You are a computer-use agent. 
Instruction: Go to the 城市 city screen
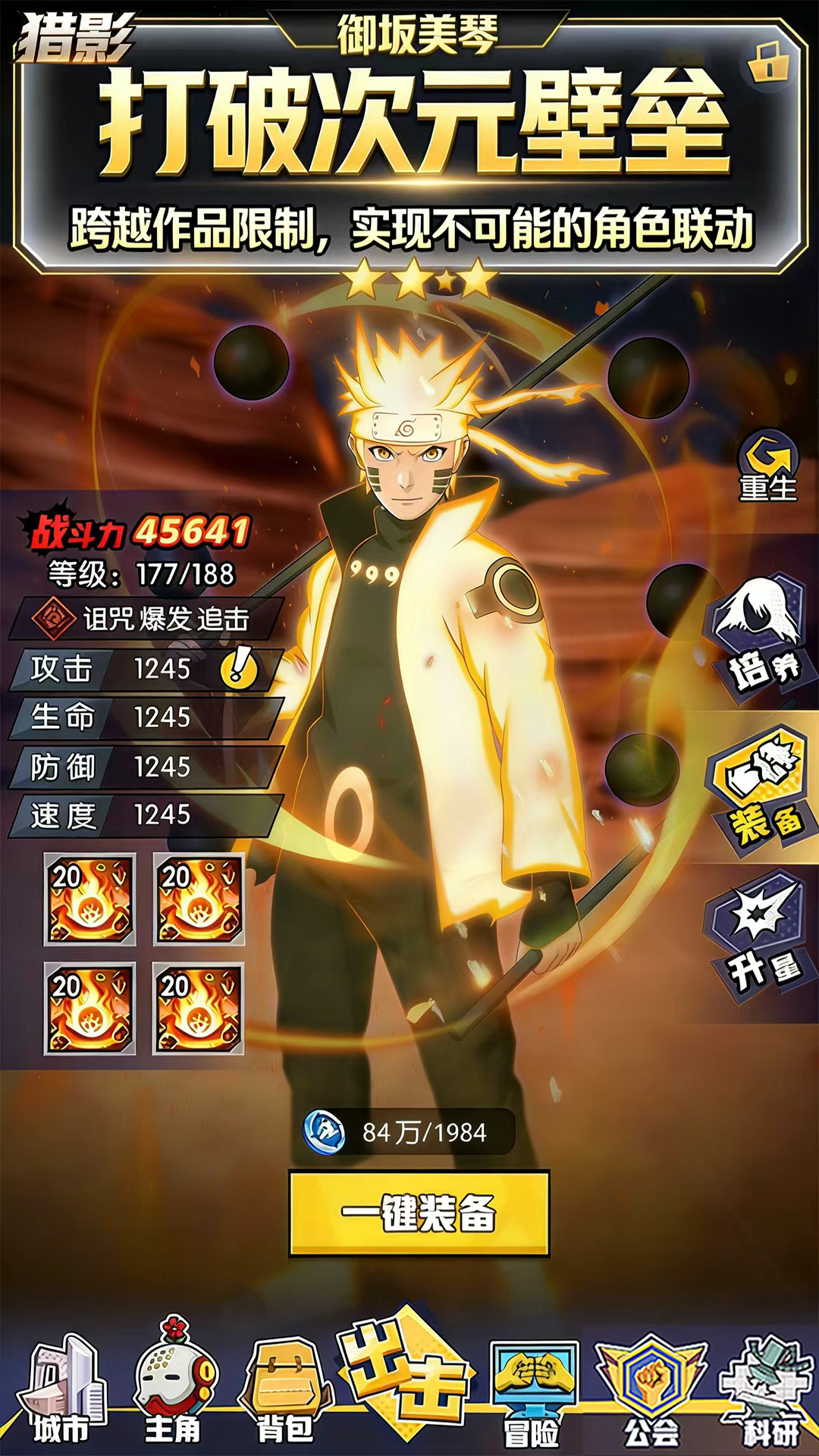tap(62, 1392)
